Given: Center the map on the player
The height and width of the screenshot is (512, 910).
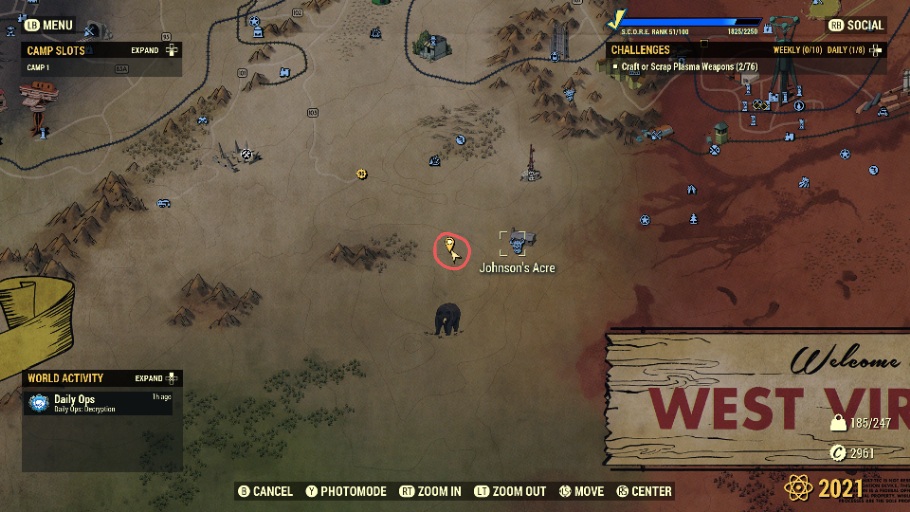Looking at the screenshot, I should pyautogui.click(x=644, y=491).
